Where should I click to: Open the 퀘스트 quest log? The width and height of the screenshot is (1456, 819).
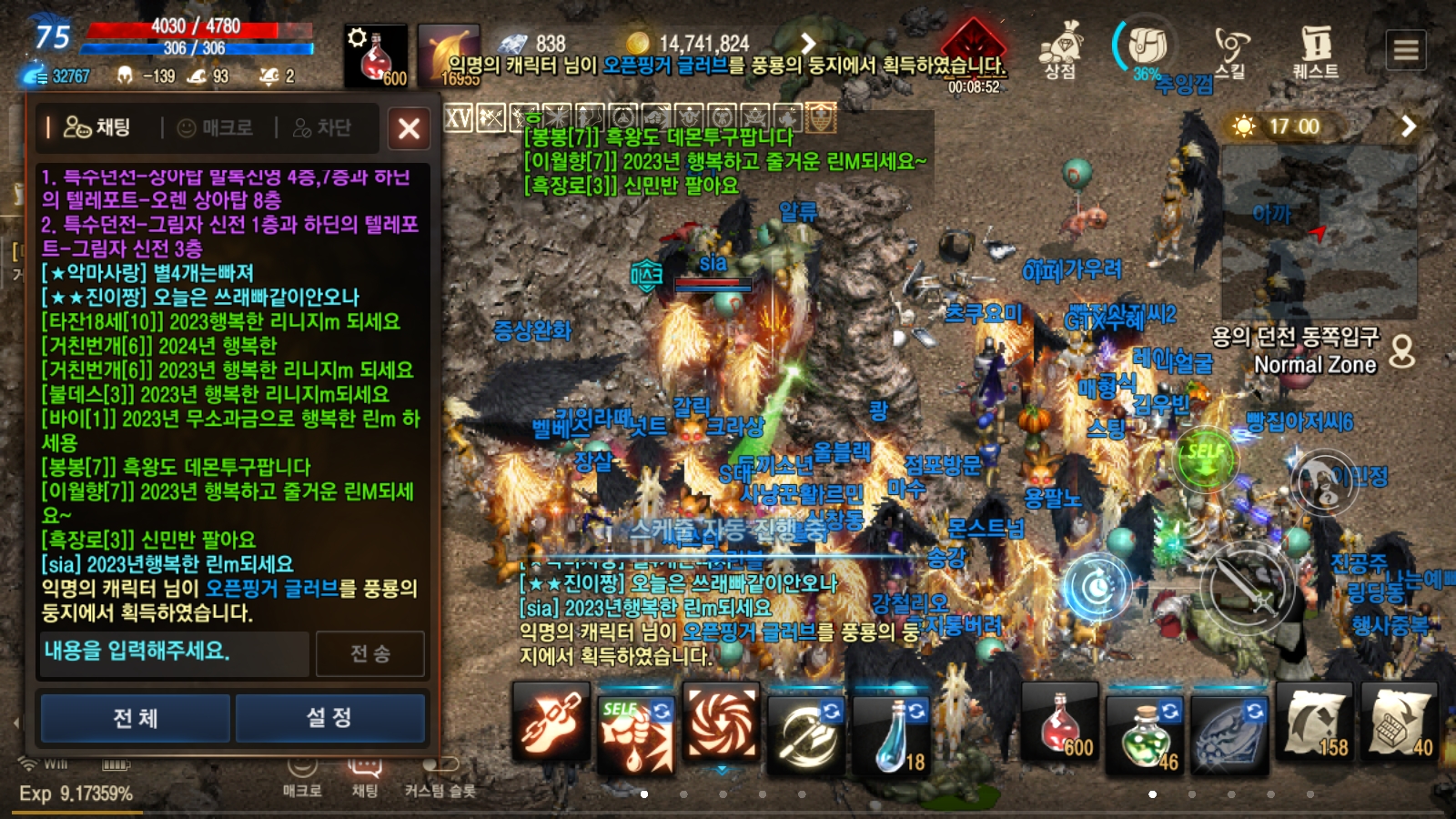click(1315, 51)
